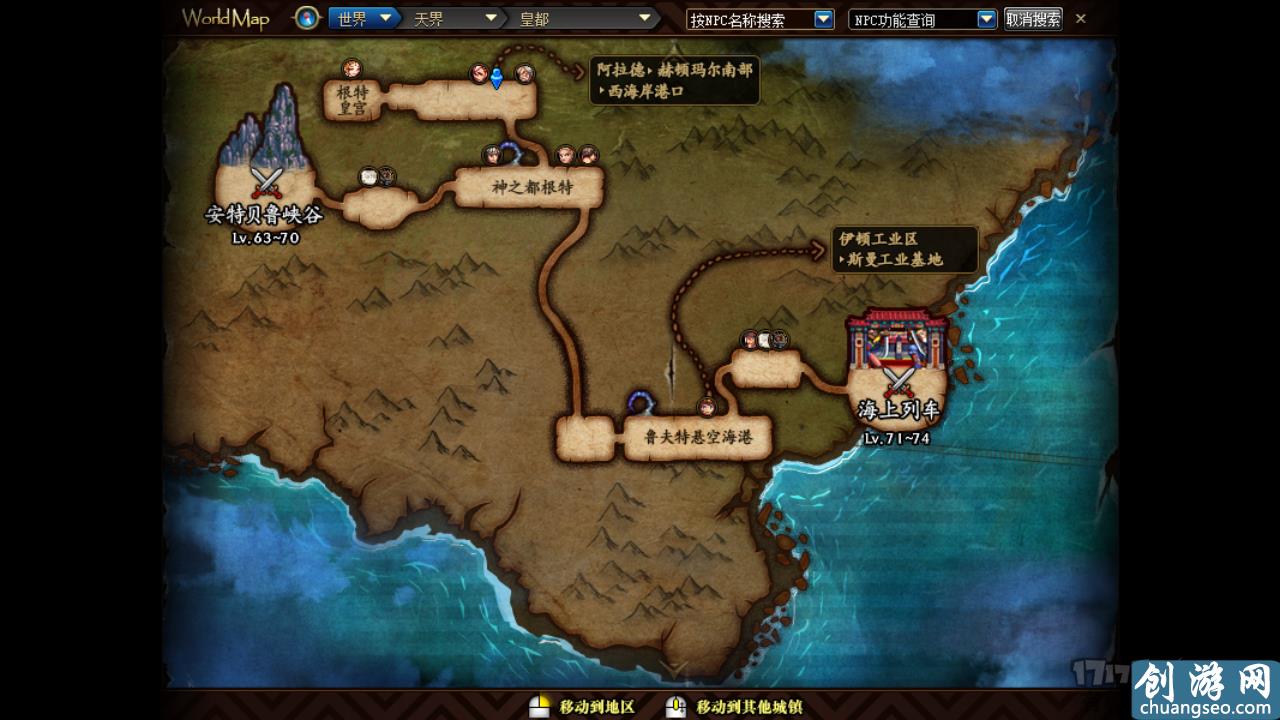
Task: Click the NPC portrait at 鲁夫特悬空海港
Action: [706, 408]
